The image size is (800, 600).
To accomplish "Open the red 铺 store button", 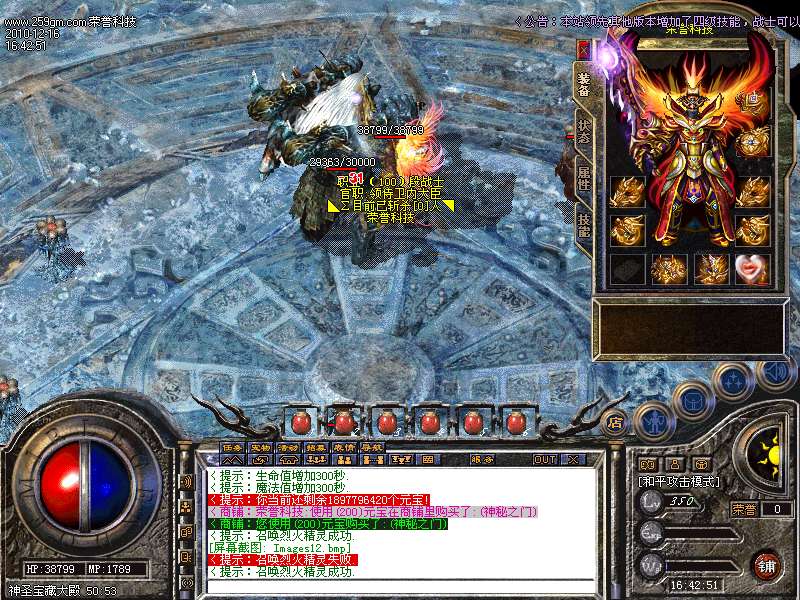I will (x=766, y=564).
